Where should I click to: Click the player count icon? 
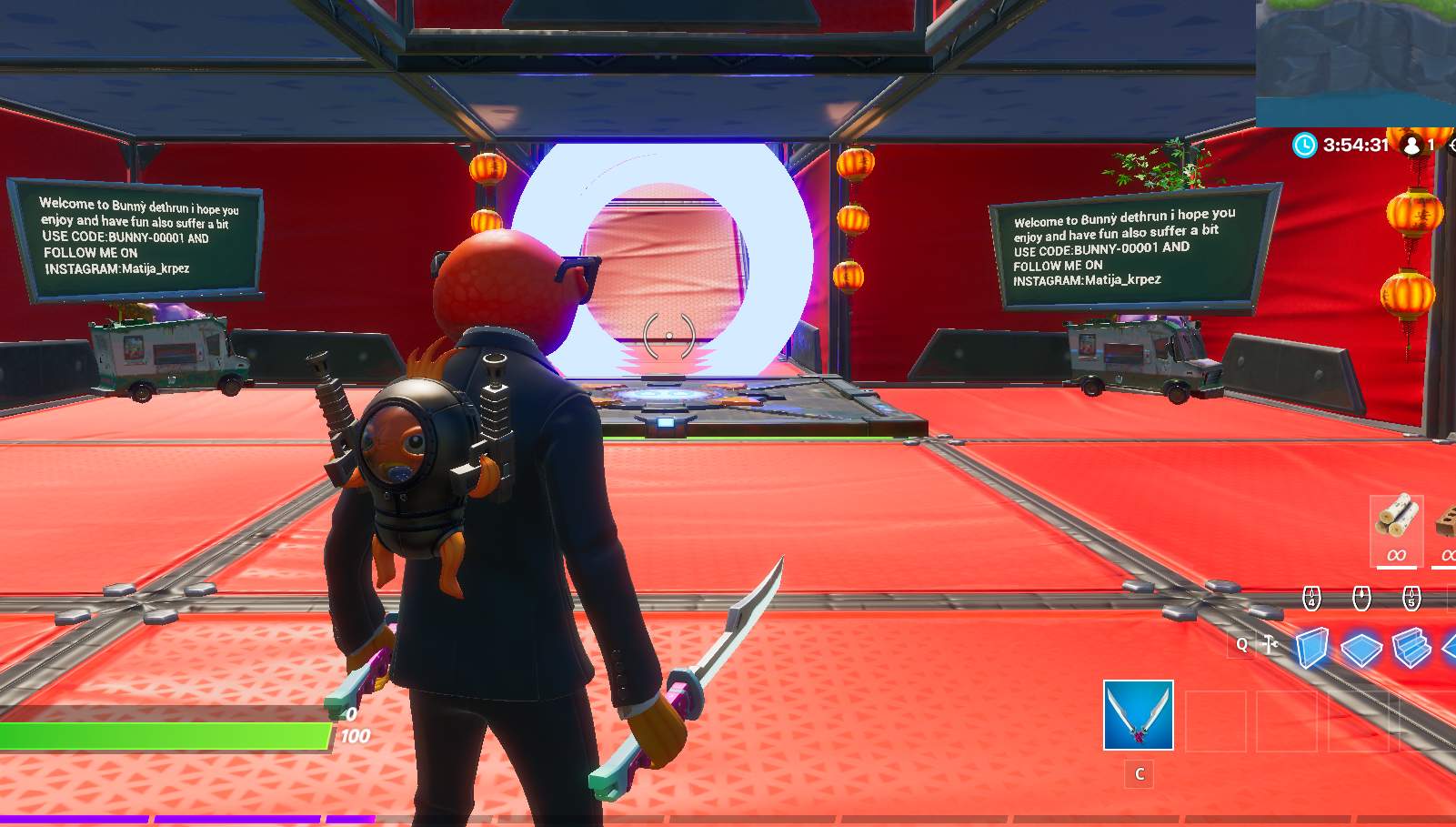(x=1412, y=146)
